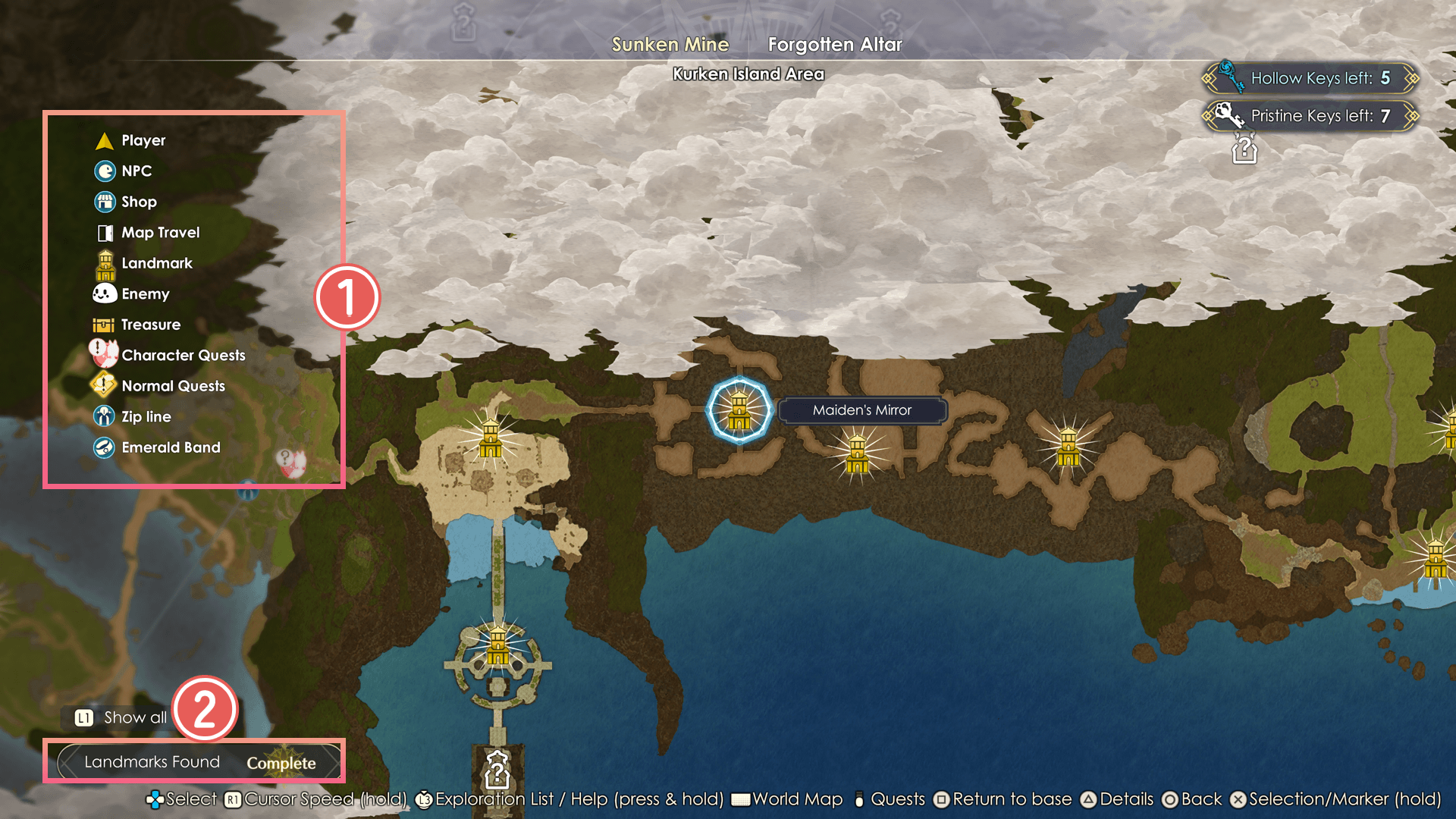Toggle Treasure markers in legend

(x=150, y=325)
